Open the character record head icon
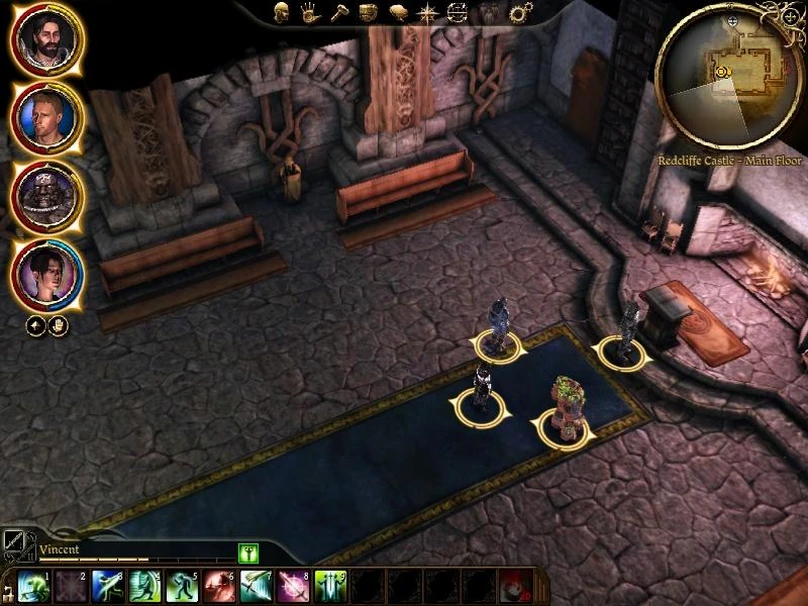The image size is (808, 606). pyautogui.click(x=282, y=13)
